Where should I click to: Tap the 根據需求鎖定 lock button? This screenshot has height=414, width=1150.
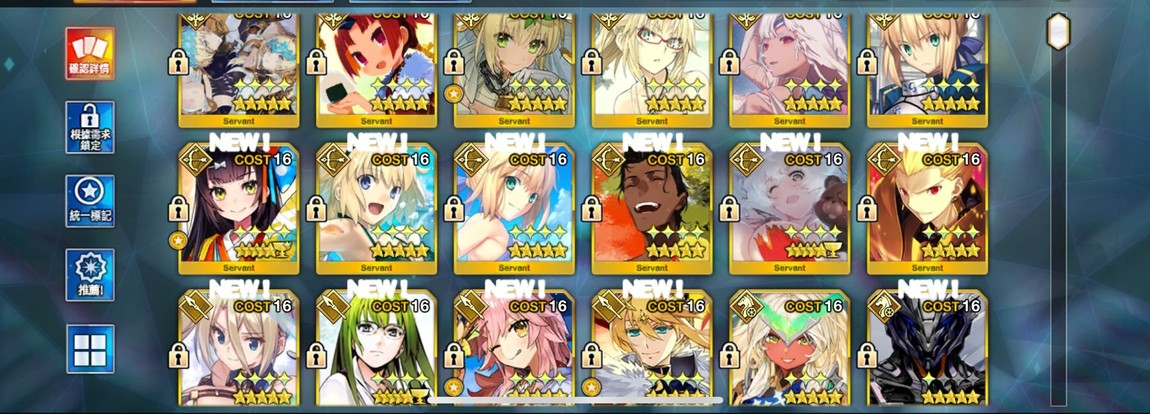90,127
